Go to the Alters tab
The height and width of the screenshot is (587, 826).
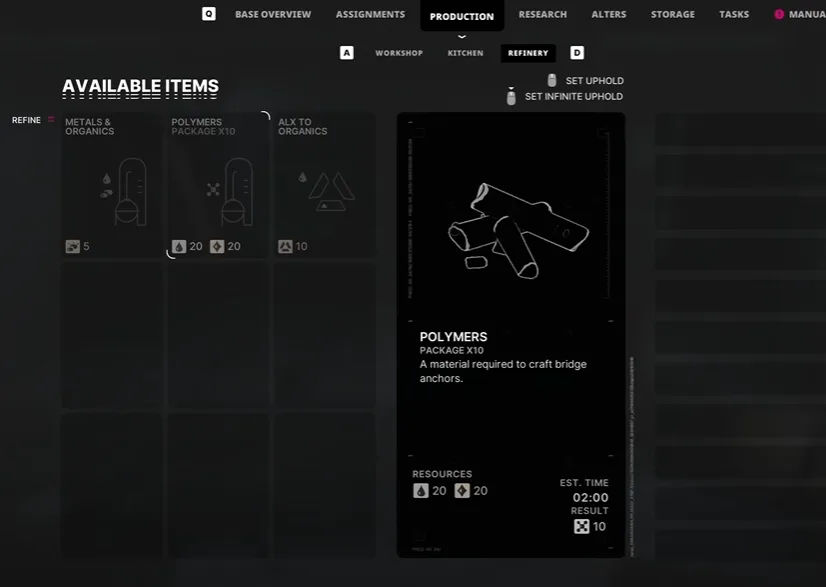pos(609,15)
